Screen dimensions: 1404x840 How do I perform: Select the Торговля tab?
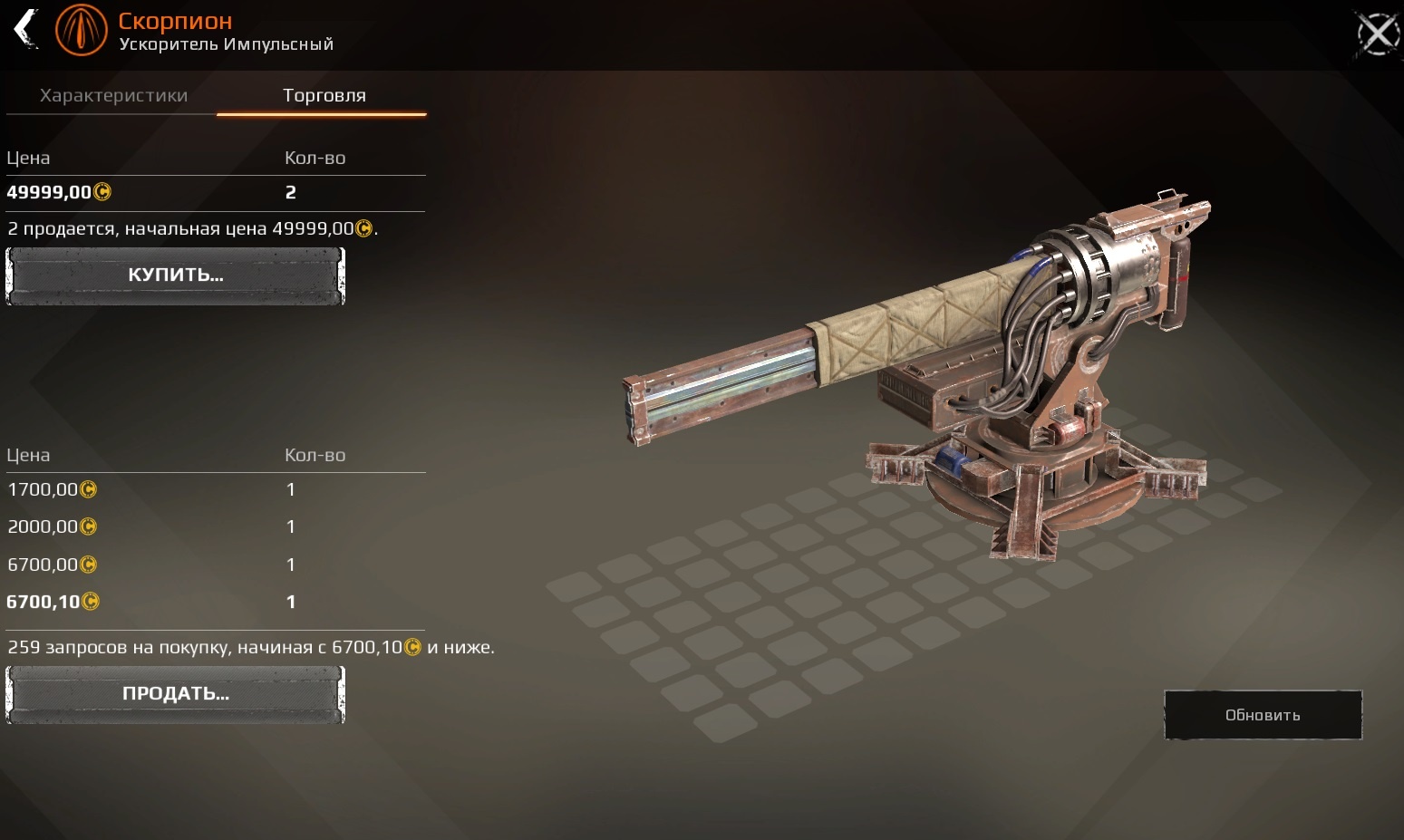point(324,96)
